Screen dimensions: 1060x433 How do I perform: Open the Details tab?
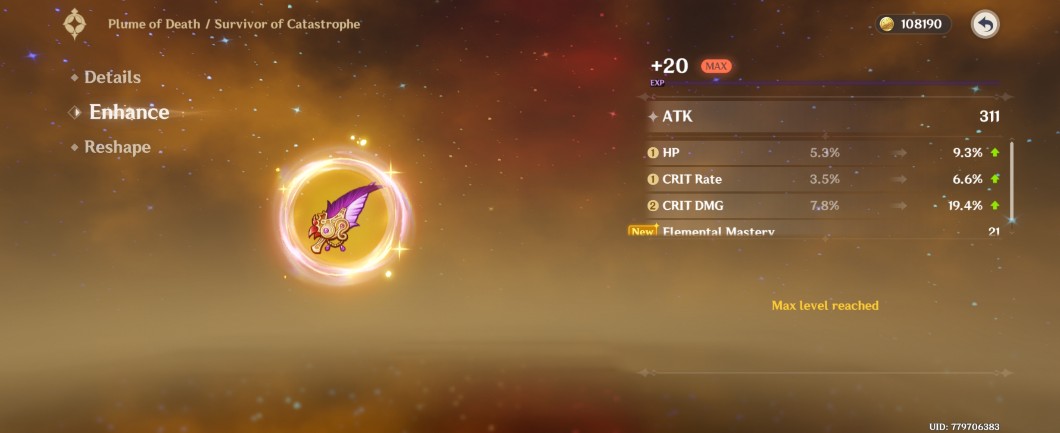(111, 77)
